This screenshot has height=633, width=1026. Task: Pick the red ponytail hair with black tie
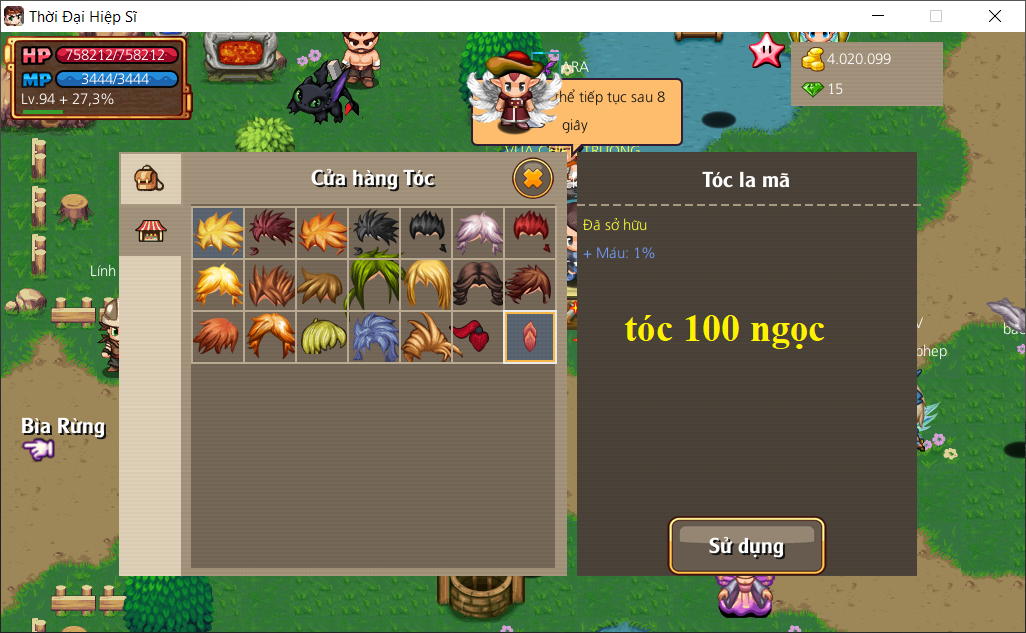coord(478,336)
